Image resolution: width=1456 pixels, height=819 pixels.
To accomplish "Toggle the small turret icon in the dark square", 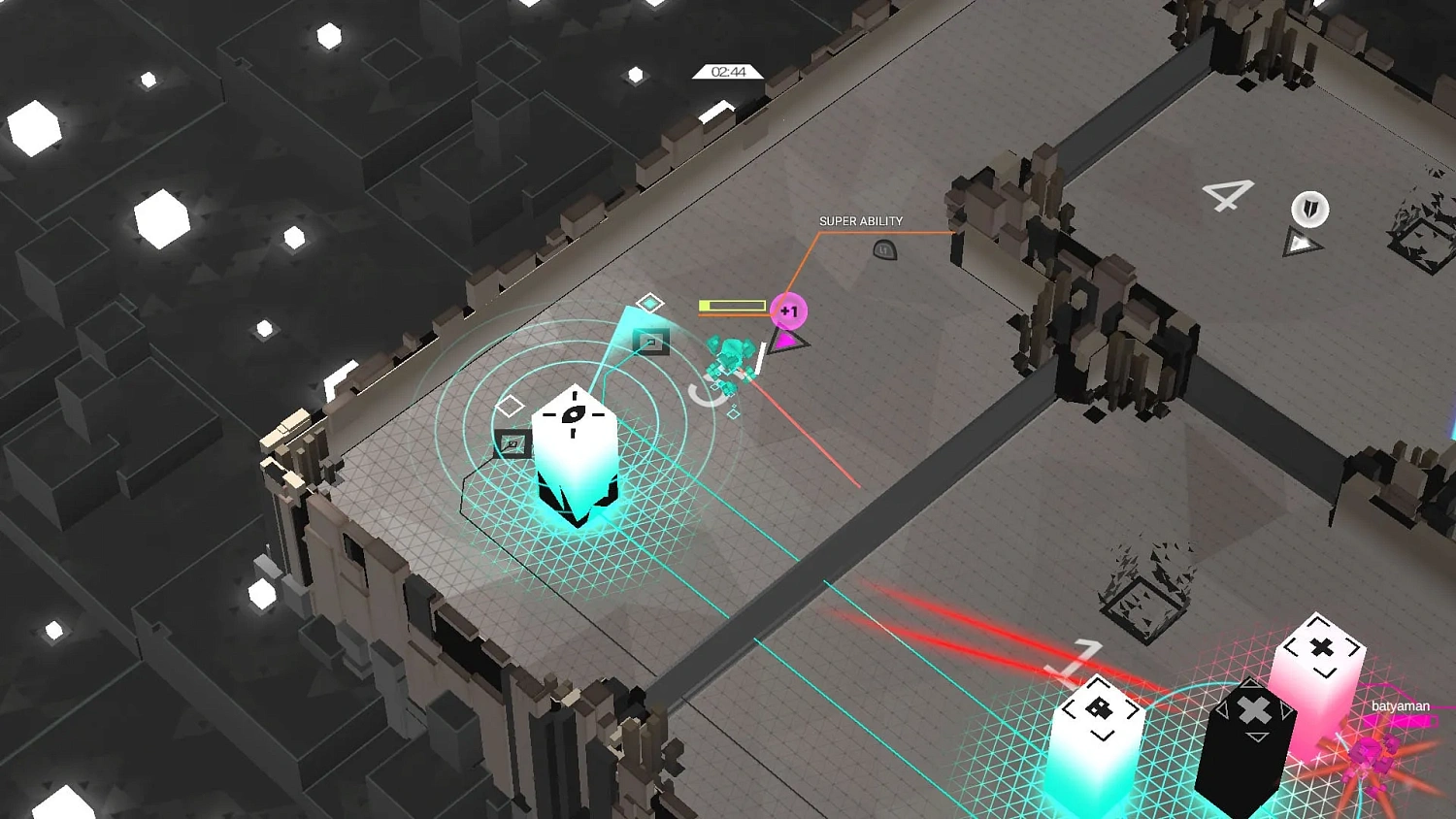I will (653, 342).
